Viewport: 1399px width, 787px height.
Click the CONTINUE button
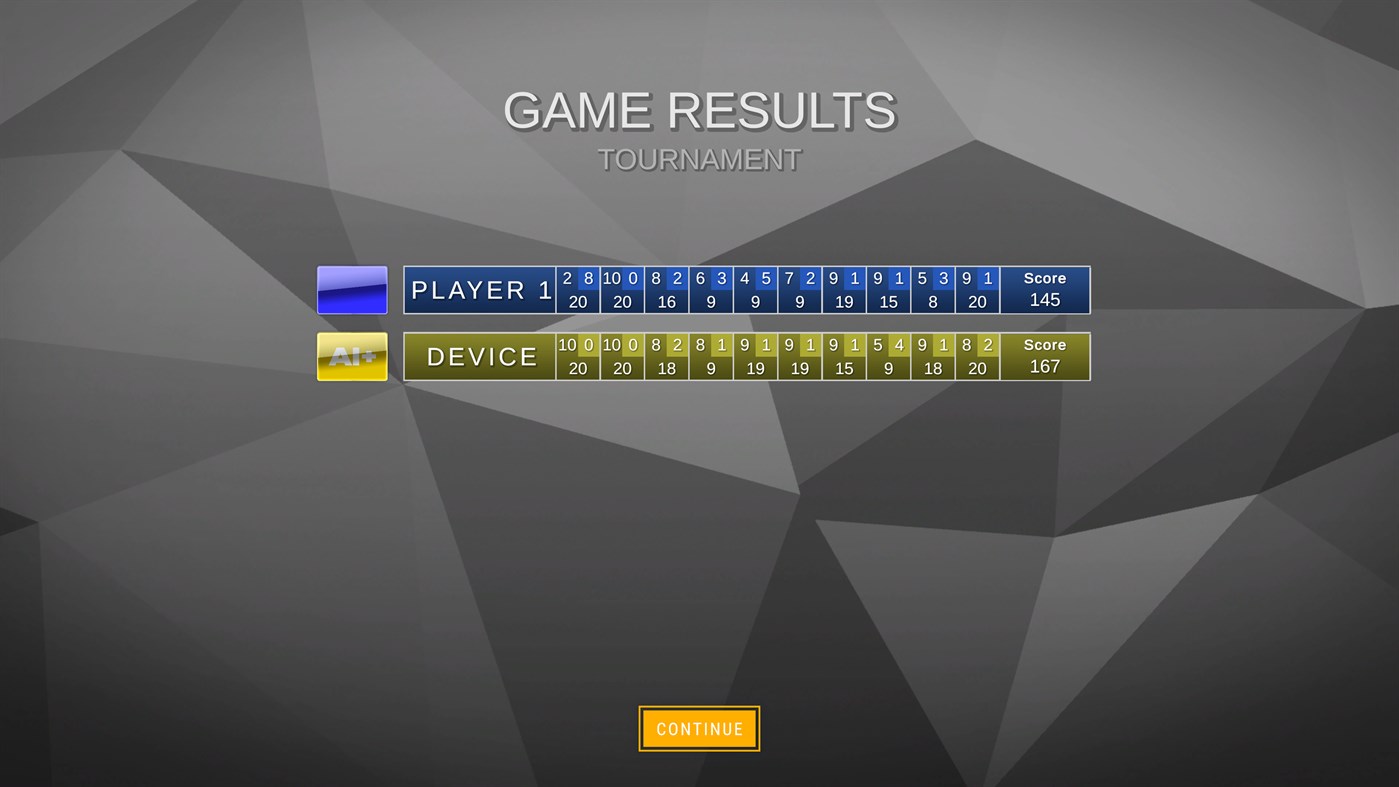pos(699,728)
